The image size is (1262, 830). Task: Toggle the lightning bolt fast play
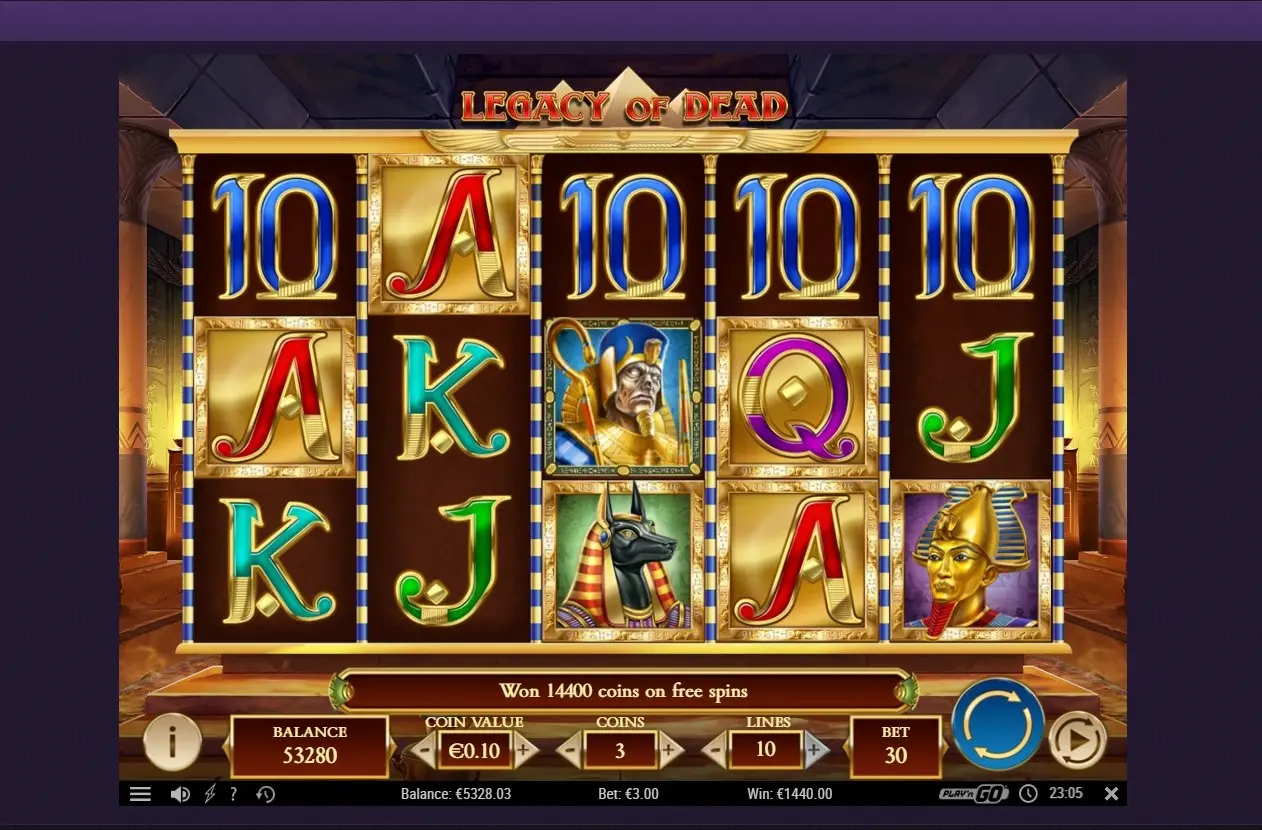pos(209,794)
